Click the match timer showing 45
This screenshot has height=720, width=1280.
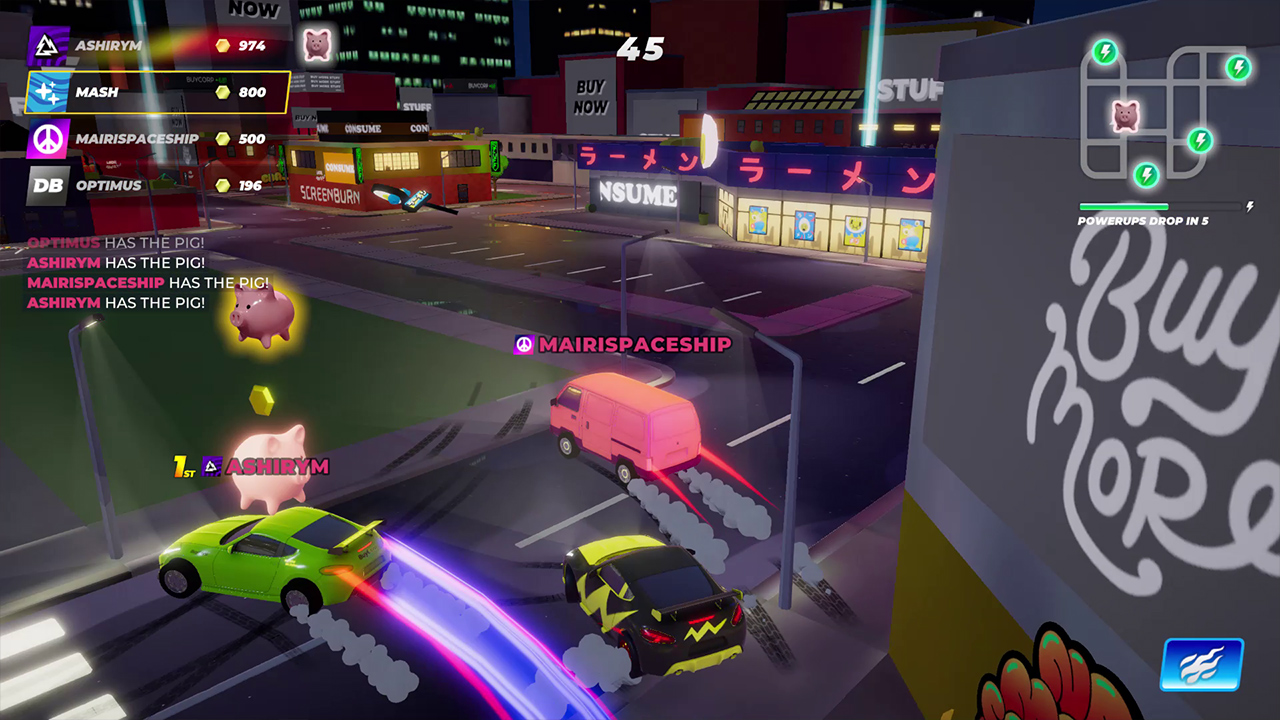point(638,50)
